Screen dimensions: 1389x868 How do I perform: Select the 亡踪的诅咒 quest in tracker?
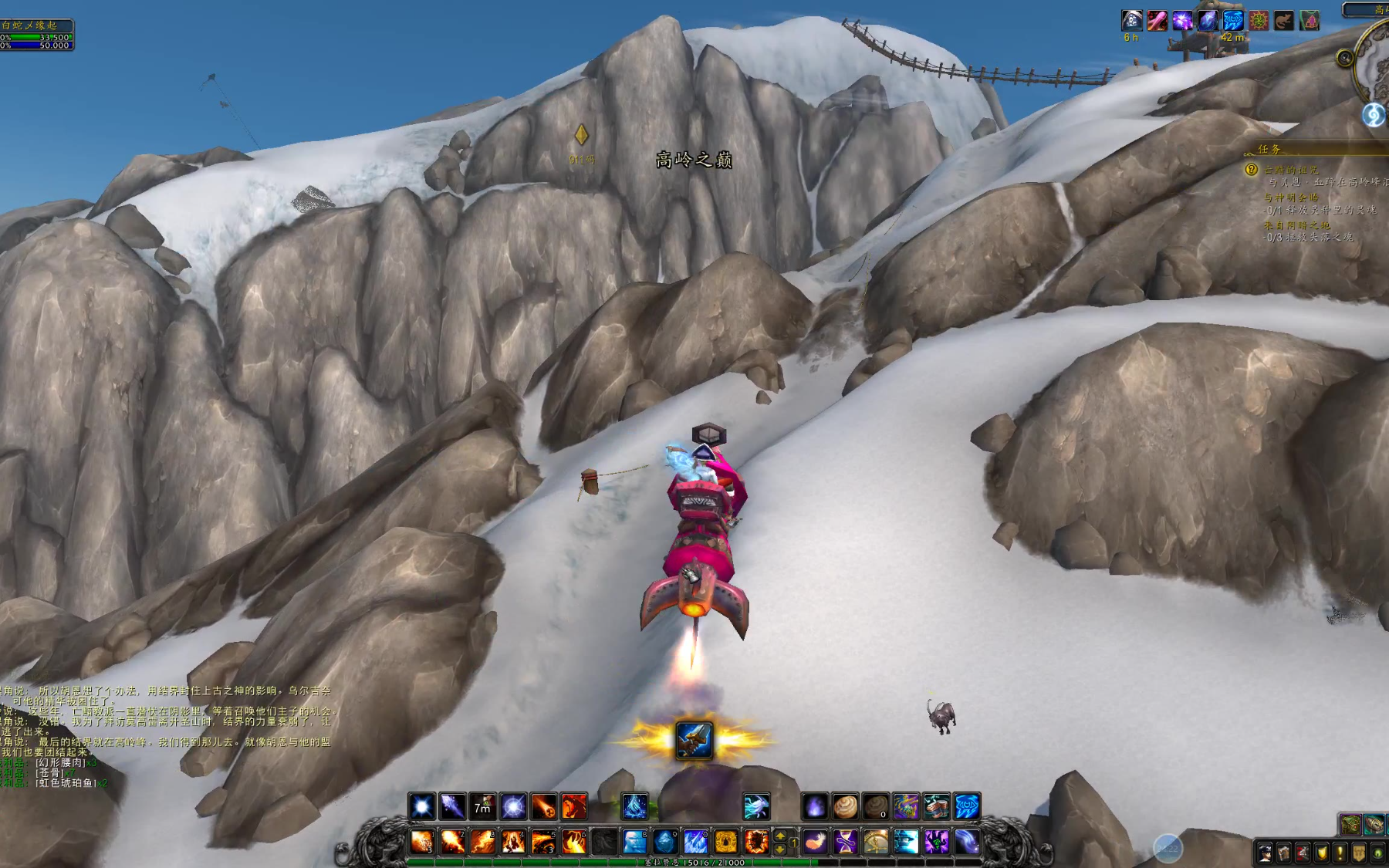click(1292, 170)
